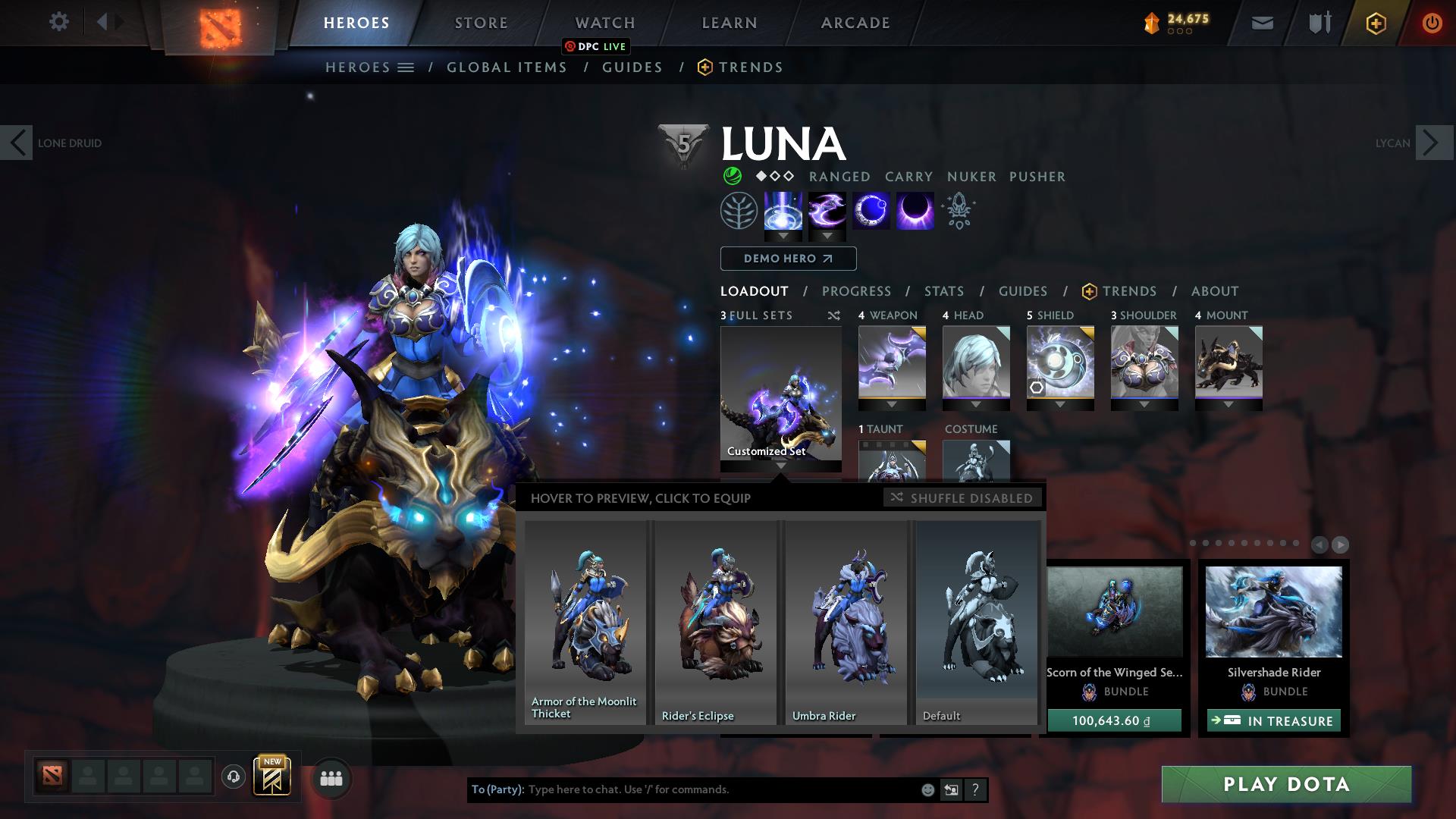Go to the Arcade tab
This screenshot has width=1456, height=819.
(855, 23)
